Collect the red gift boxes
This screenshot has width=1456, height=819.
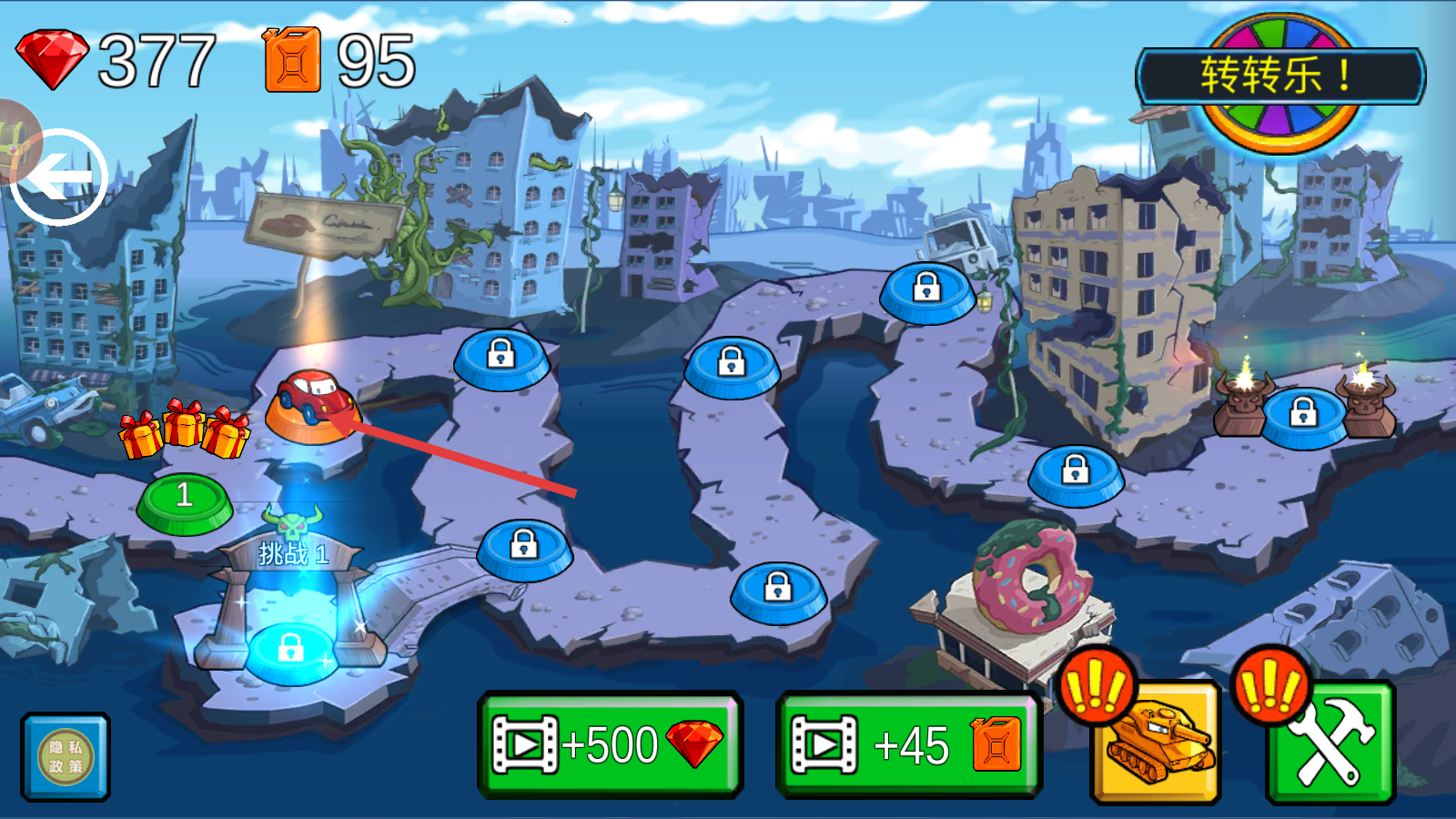pyautogui.click(x=186, y=430)
